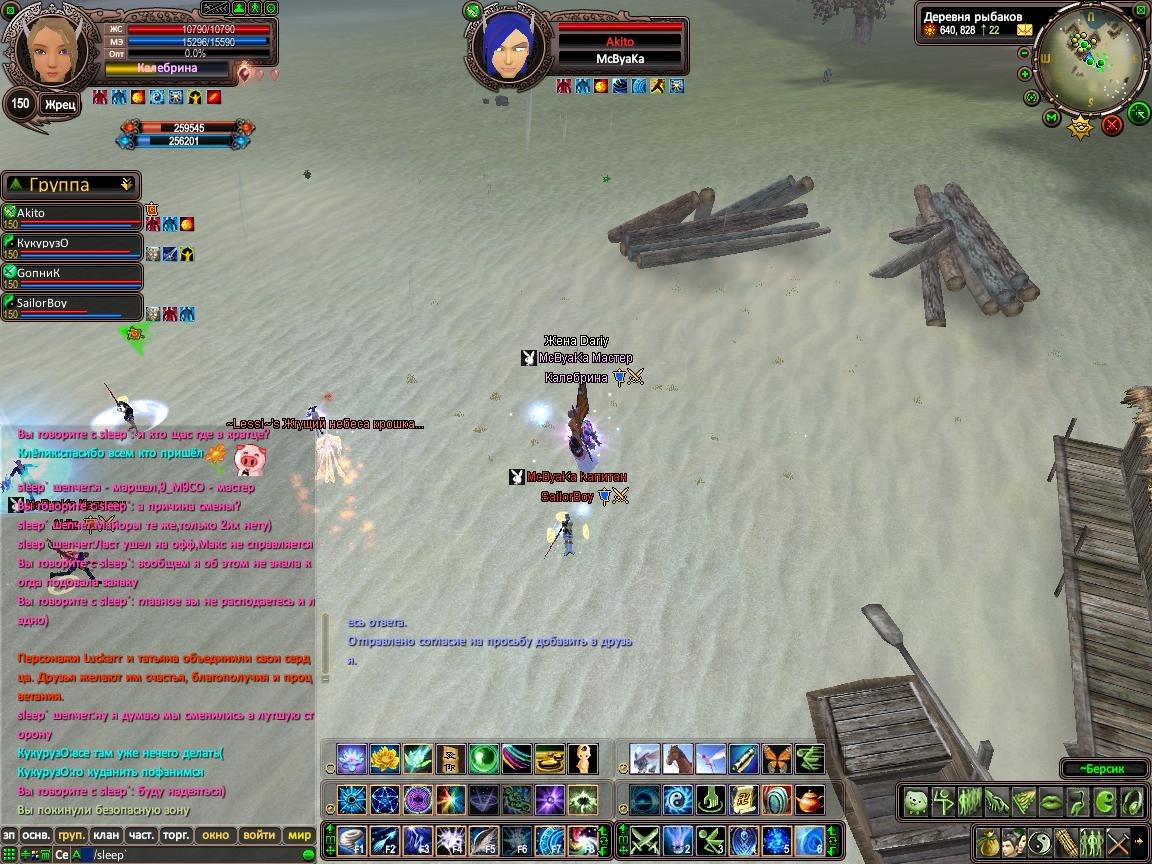Viewport: 1152px width, 864px height.
Task: Use the brown horse mount icon
Action: (678, 758)
